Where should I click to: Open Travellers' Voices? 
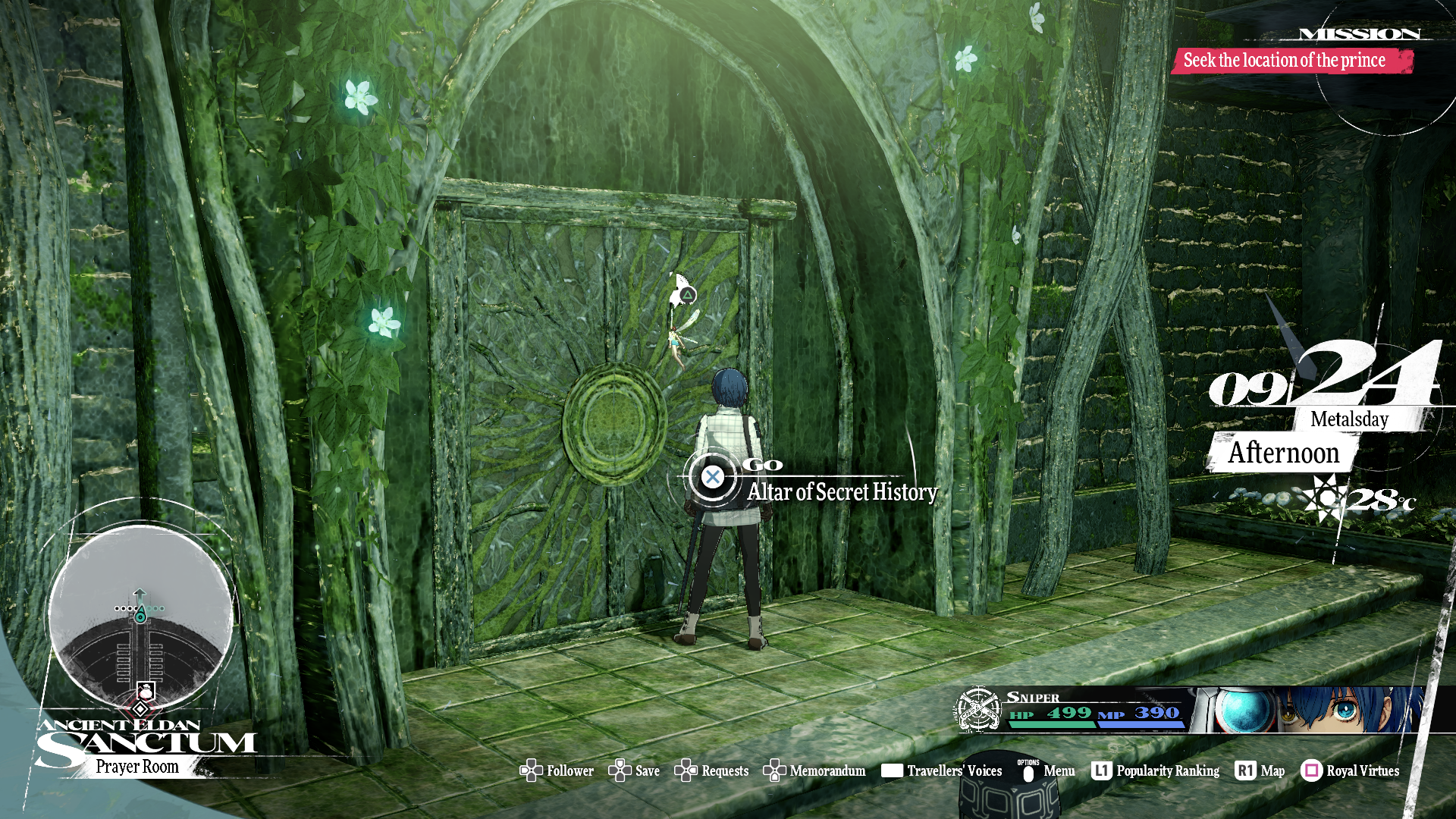coord(942,771)
